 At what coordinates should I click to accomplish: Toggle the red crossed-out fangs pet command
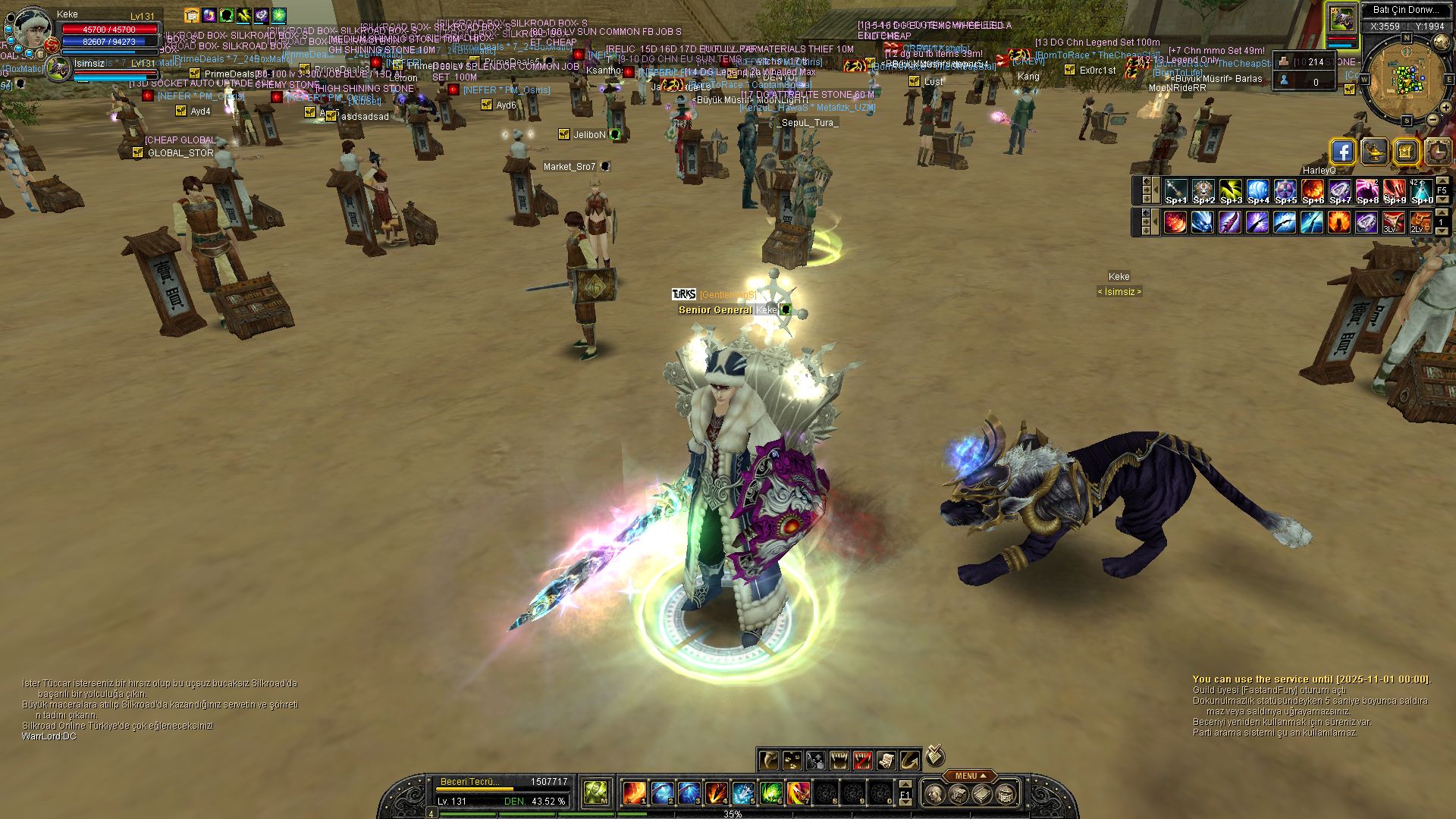pos(863,760)
